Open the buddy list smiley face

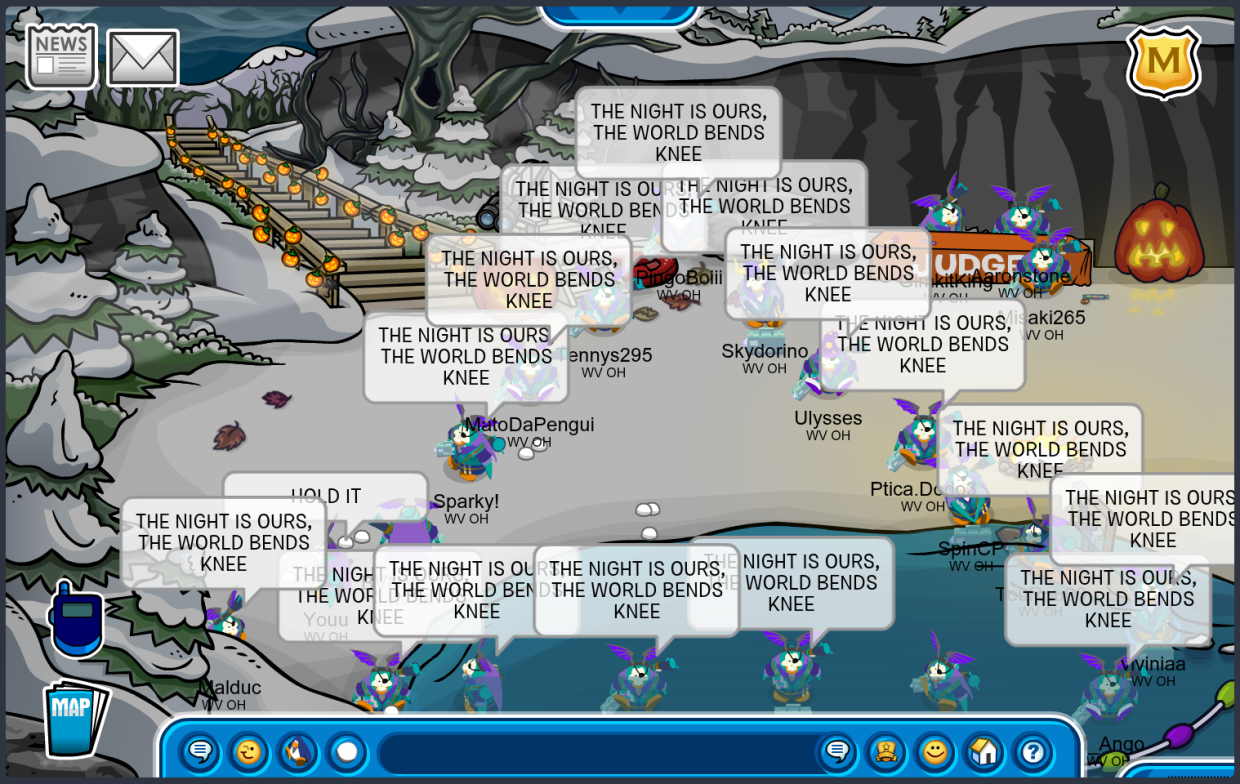[x=935, y=751]
